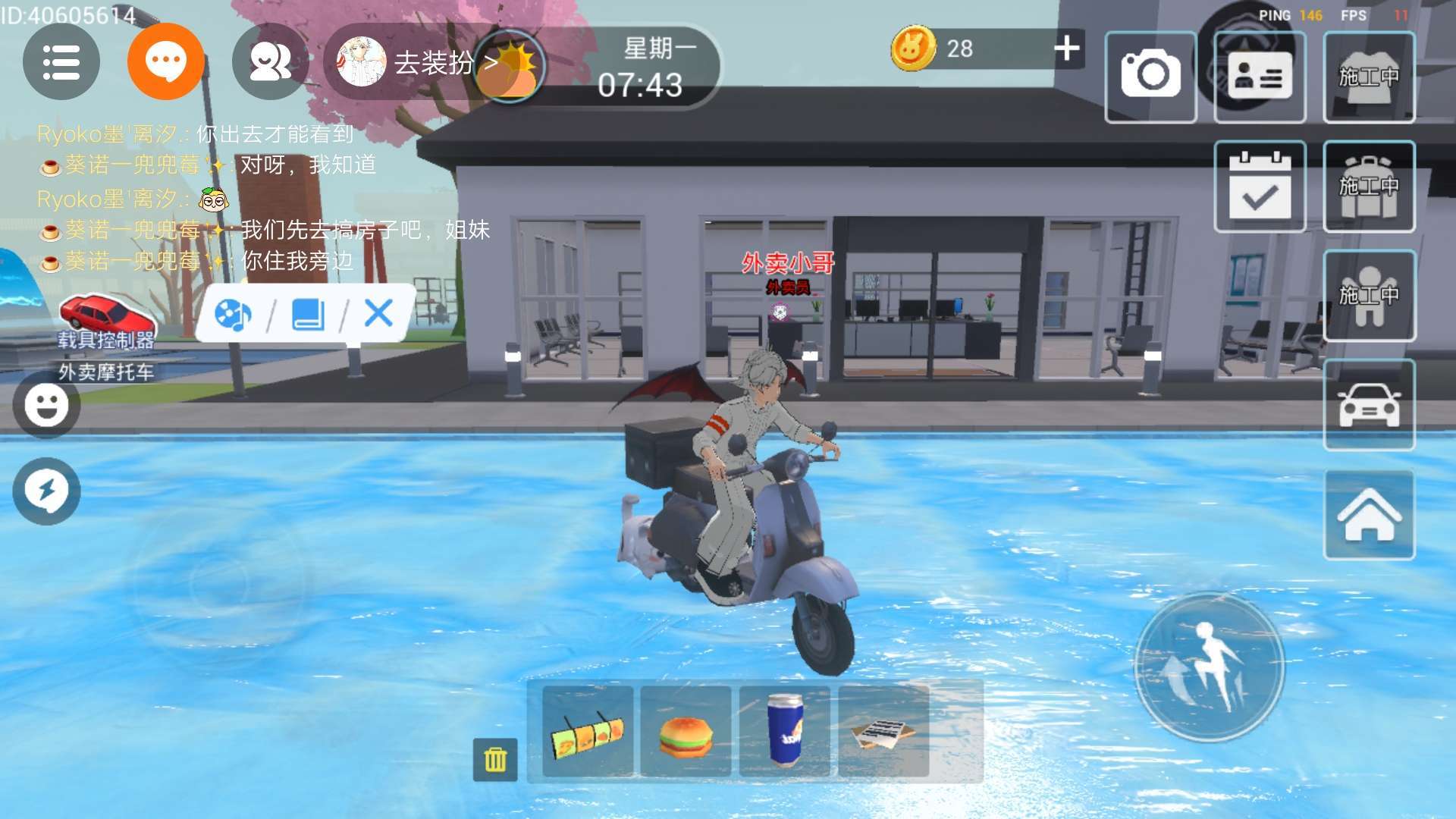Select the newspaper hotbar slot
The image size is (1456, 819).
[883, 732]
